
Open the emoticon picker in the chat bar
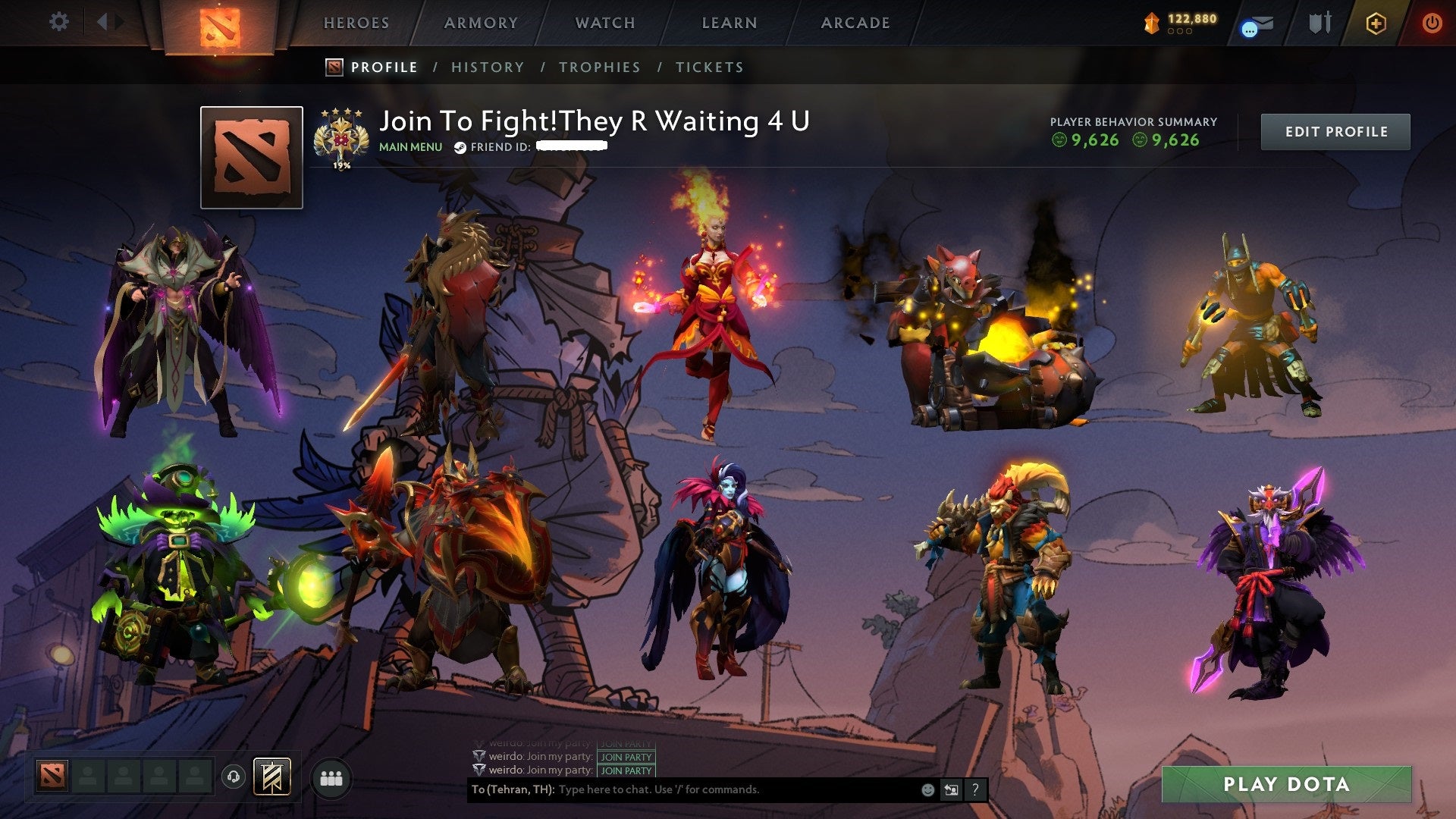pyautogui.click(x=927, y=789)
